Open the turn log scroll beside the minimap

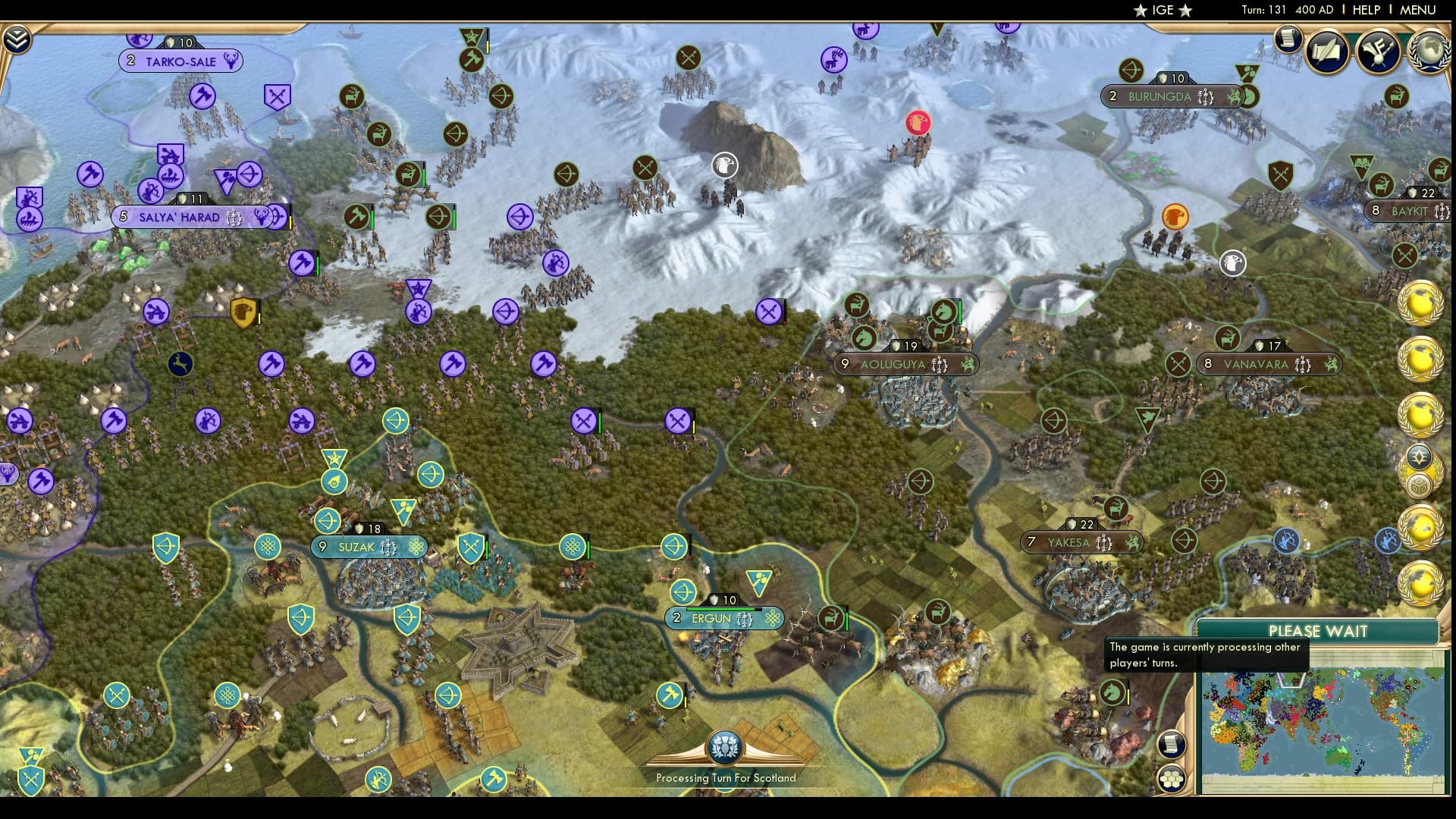[1172, 745]
